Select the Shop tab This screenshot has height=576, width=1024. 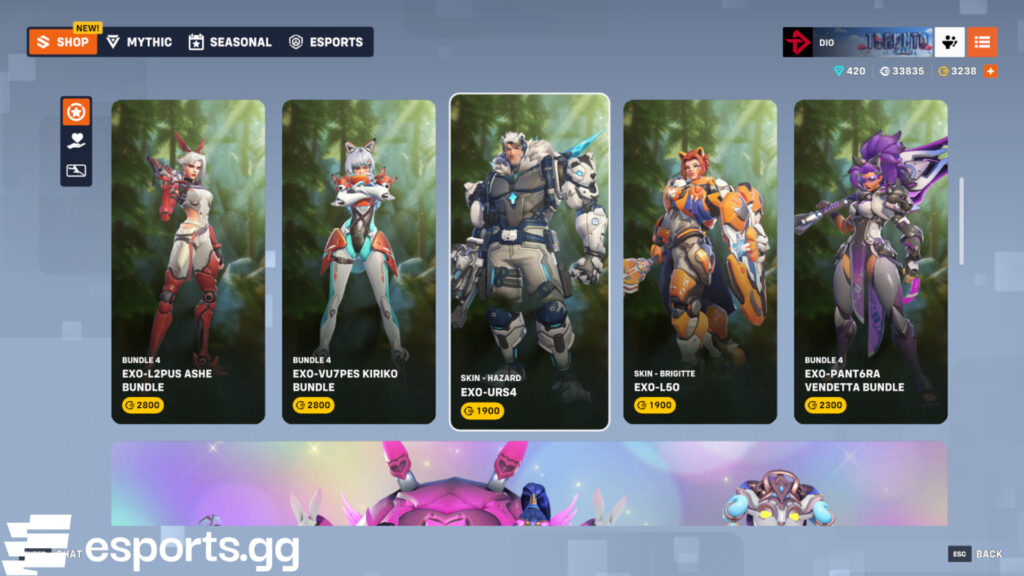tap(64, 42)
